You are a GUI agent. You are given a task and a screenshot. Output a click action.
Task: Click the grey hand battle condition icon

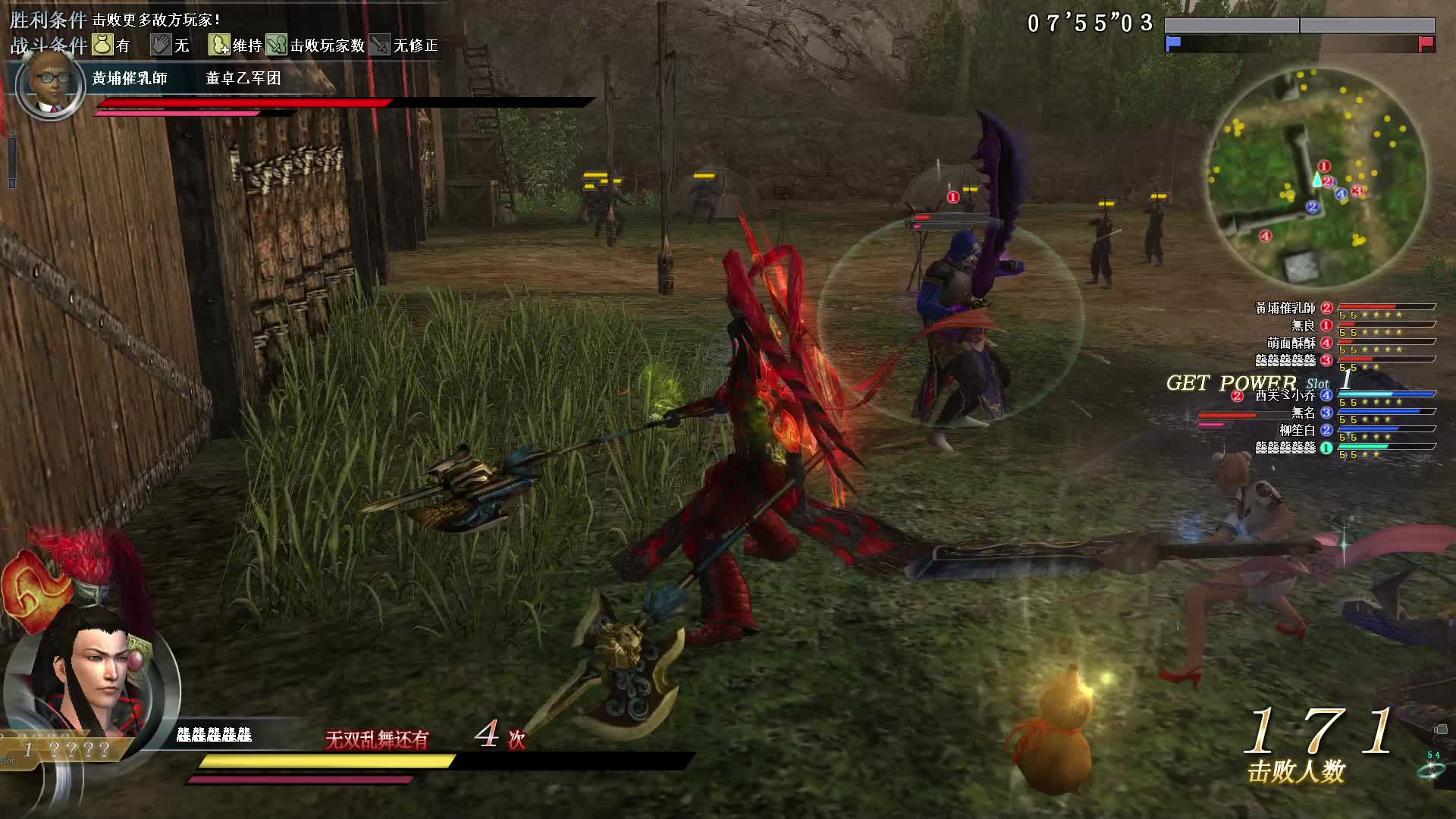pyautogui.click(x=161, y=45)
